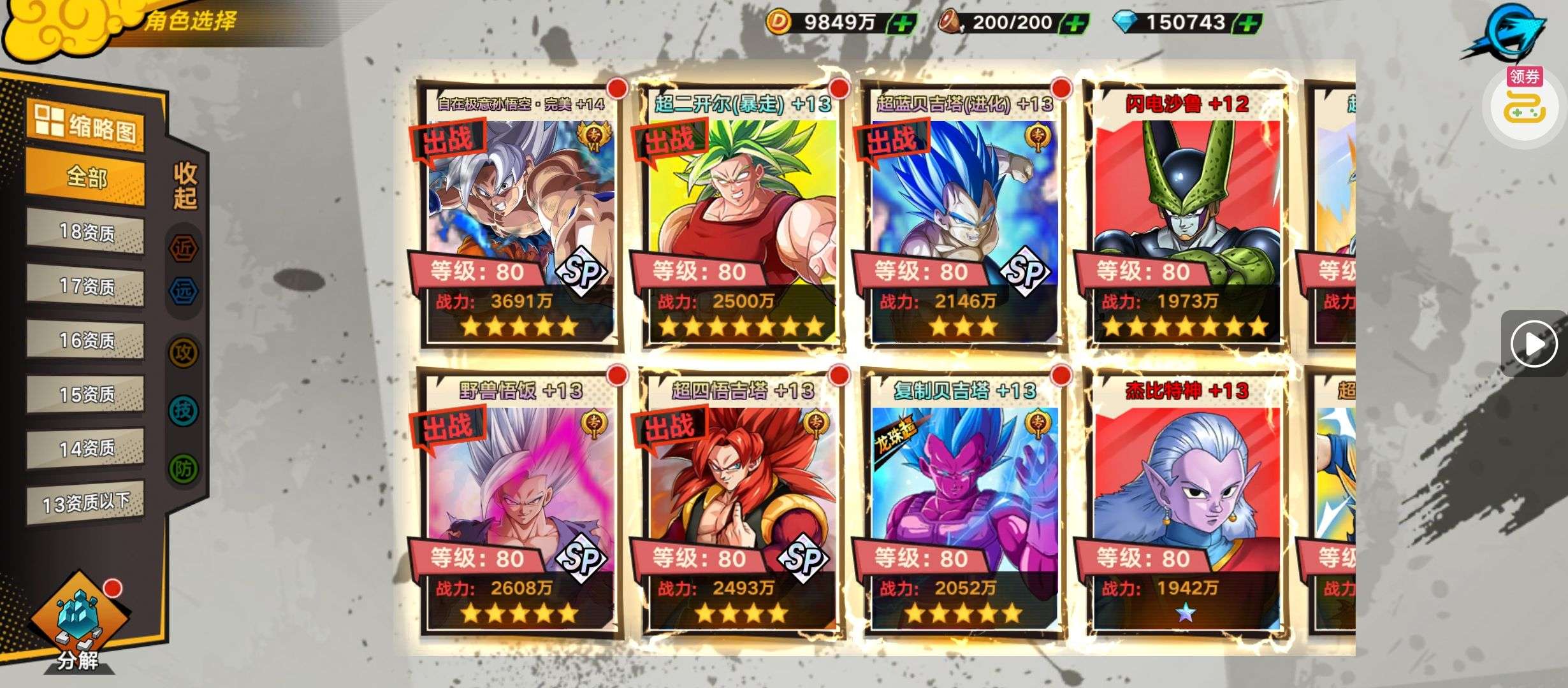This screenshot has width=1568, height=688.
Task: Filter by the 攻 attack type icon
Action: (x=184, y=352)
